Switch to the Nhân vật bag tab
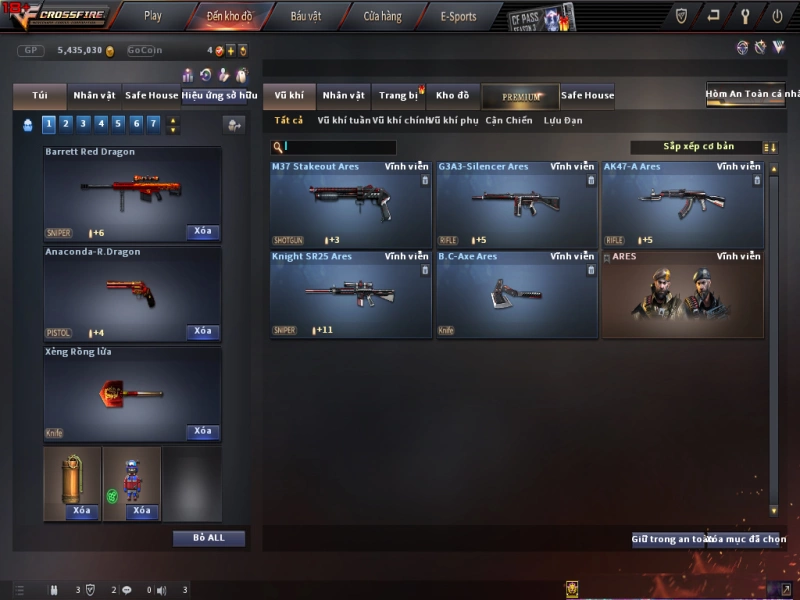Image resolution: width=800 pixels, height=600 pixels. pyautogui.click(x=94, y=96)
